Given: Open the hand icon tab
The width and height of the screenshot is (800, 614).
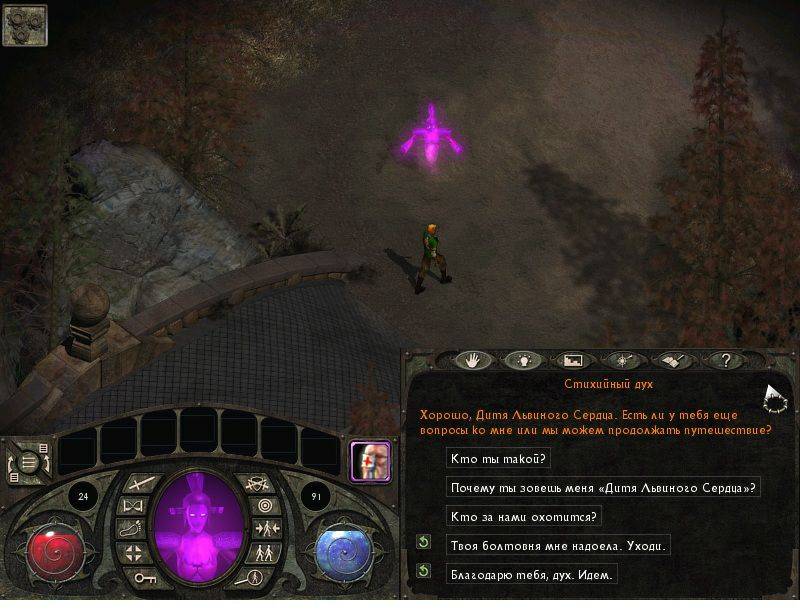Looking at the screenshot, I should click(474, 360).
